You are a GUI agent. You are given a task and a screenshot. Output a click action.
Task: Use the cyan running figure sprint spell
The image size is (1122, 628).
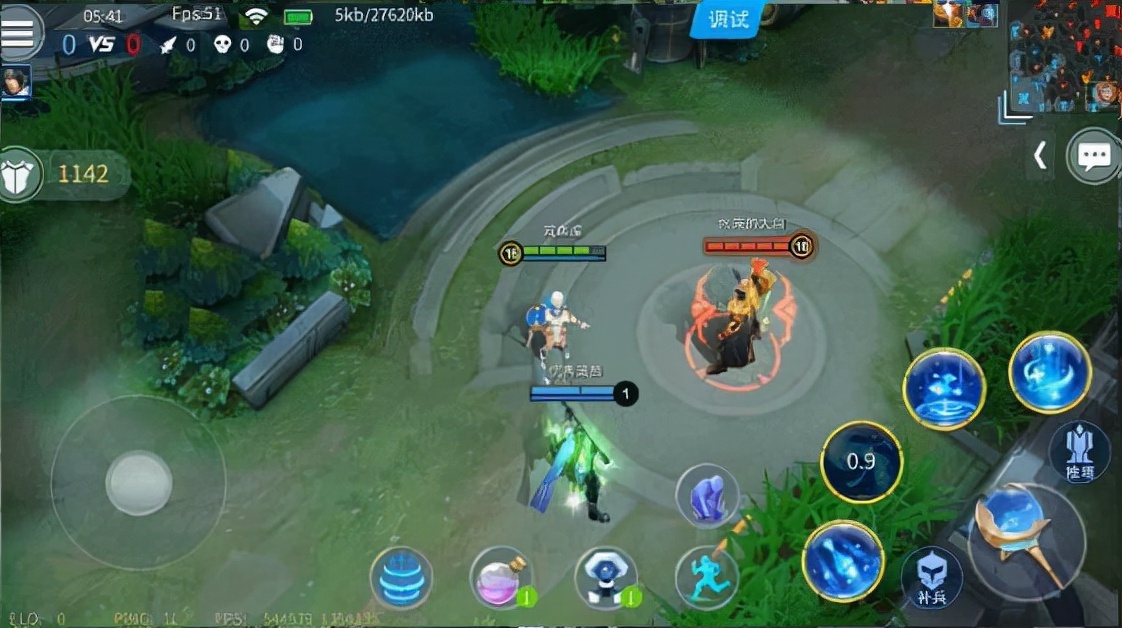pyautogui.click(x=706, y=576)
